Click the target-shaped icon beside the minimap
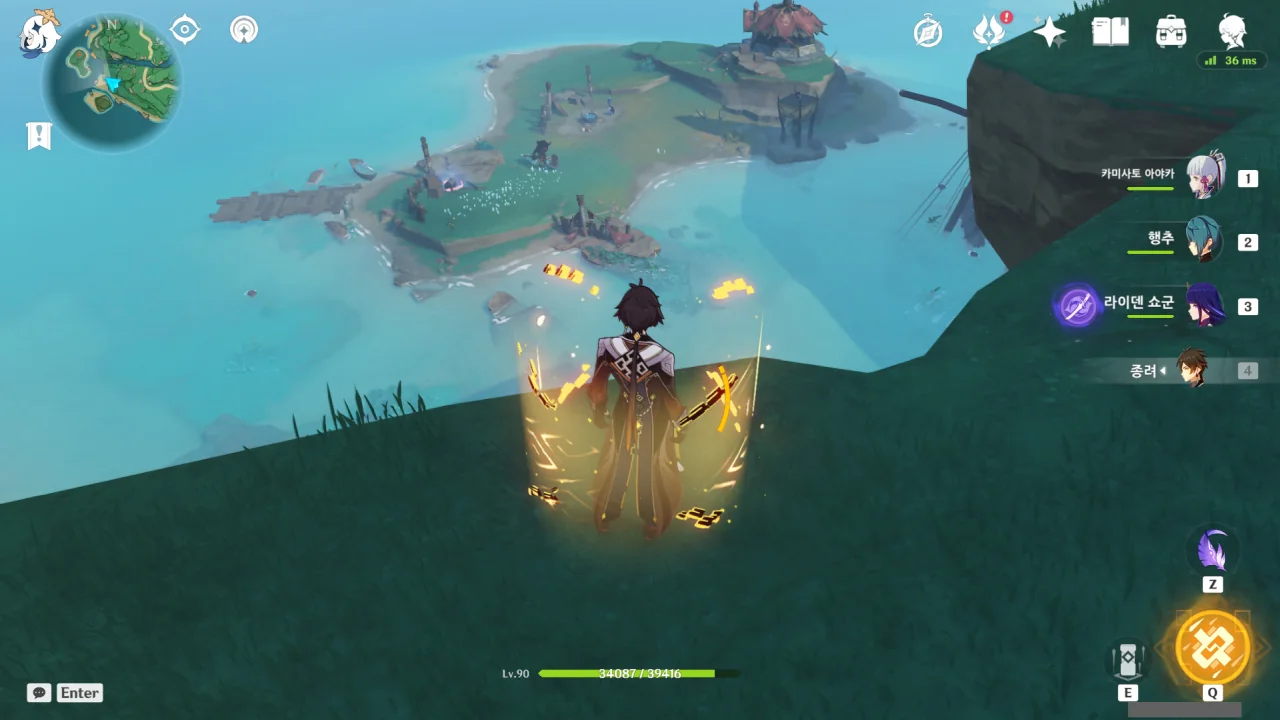This screenshot has height=720, width=1280. 185,30
